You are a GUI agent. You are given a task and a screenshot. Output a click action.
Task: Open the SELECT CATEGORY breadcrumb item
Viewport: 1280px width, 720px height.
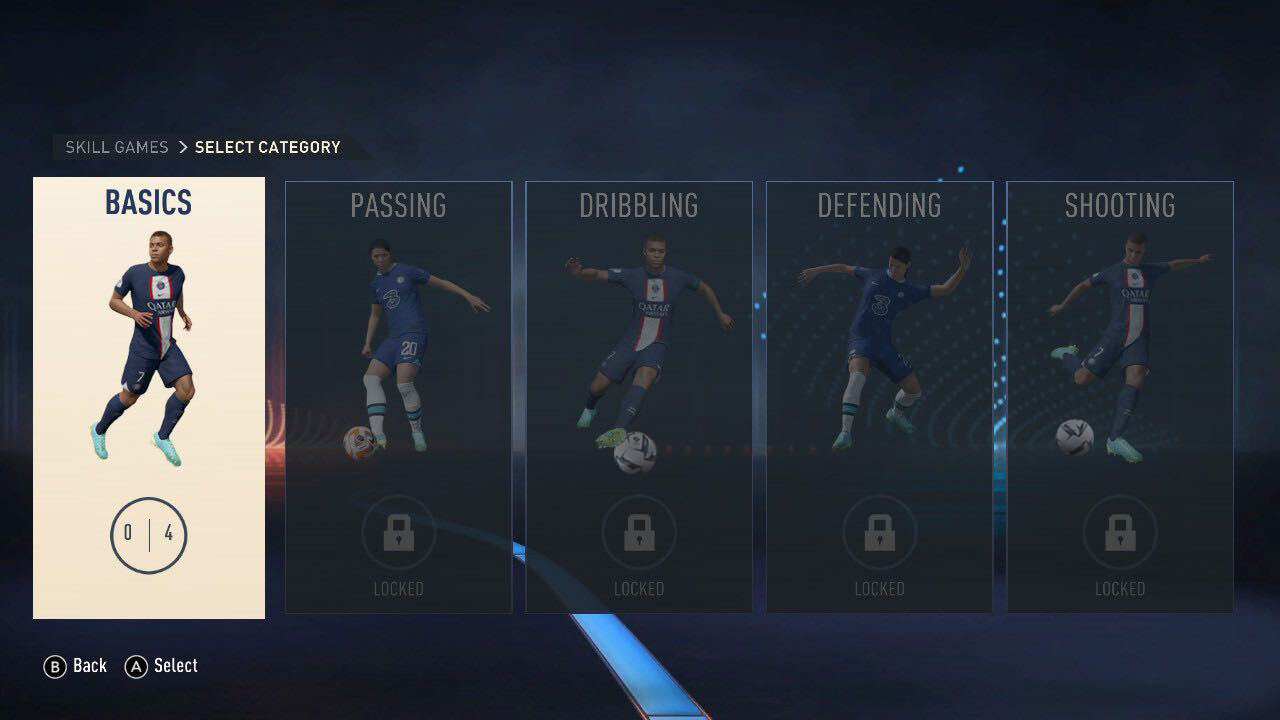pyautogui.click(x=266, y=147)
